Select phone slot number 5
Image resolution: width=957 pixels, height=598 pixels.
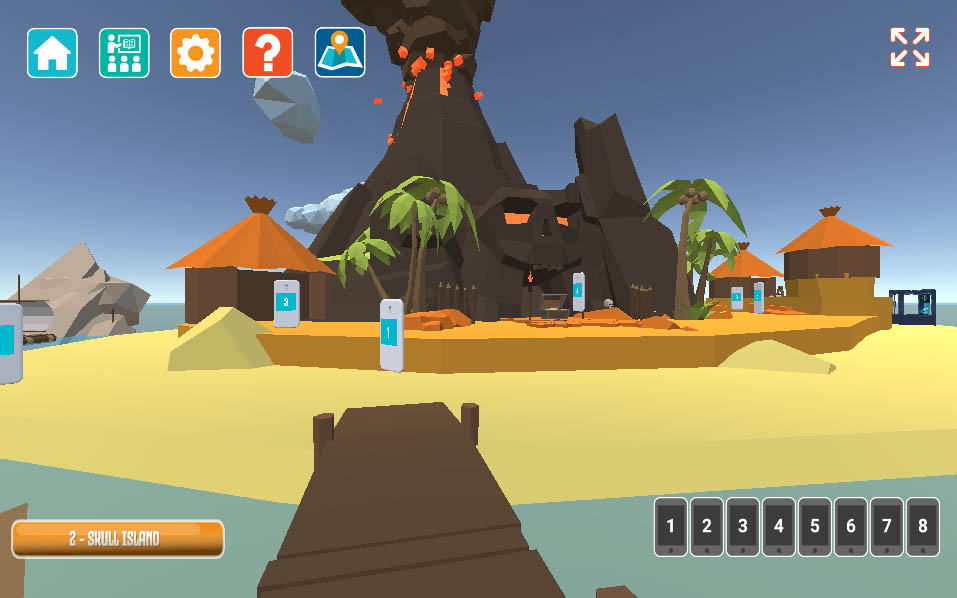point(815,526)
